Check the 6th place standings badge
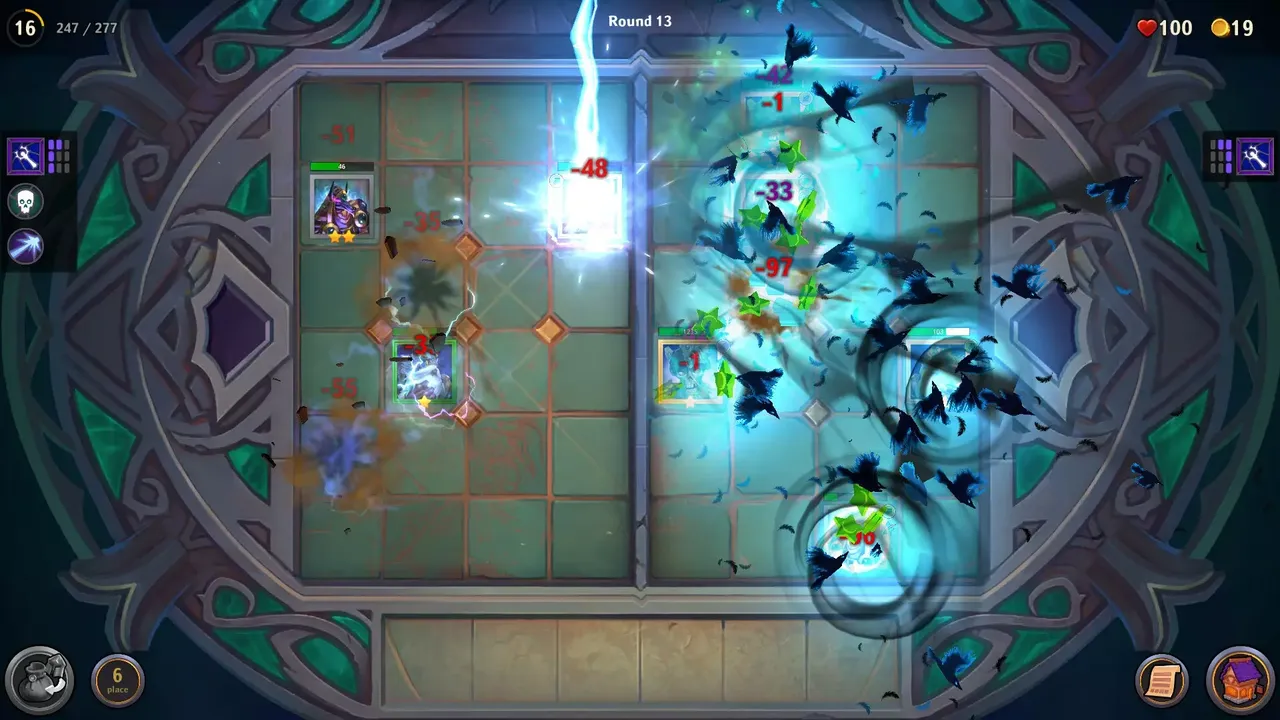 118,679
